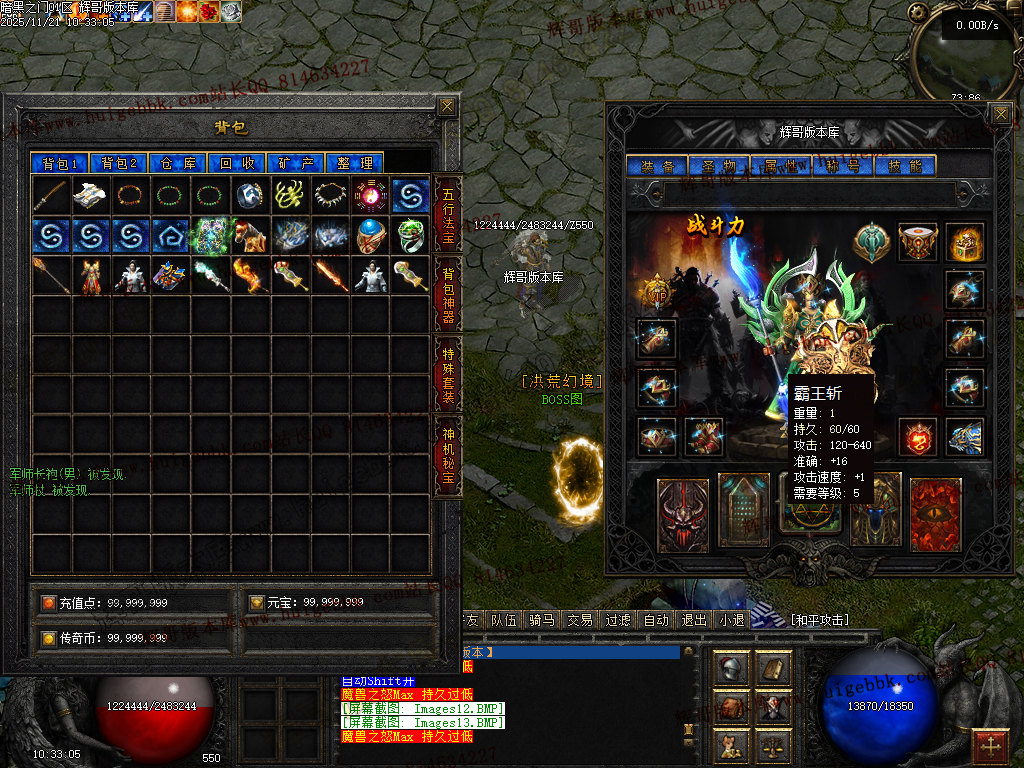Pick the blue gem ring in backpack

370,235
